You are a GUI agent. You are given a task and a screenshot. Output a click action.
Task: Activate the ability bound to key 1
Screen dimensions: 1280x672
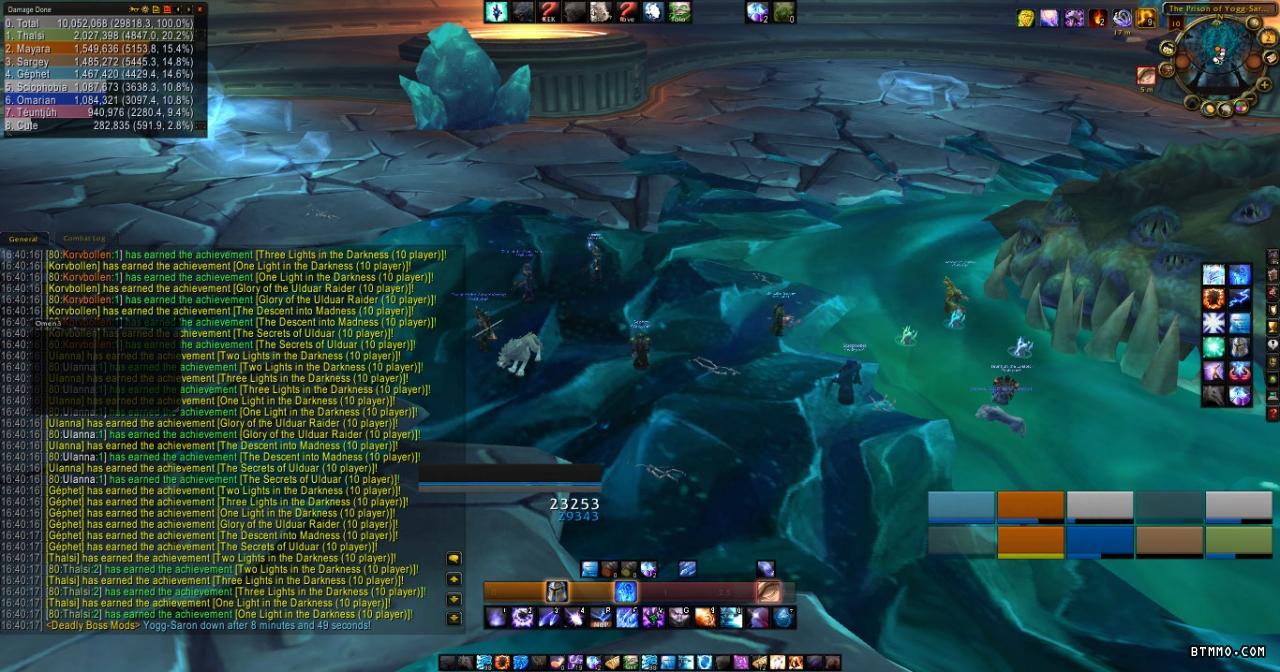(497, 618)
